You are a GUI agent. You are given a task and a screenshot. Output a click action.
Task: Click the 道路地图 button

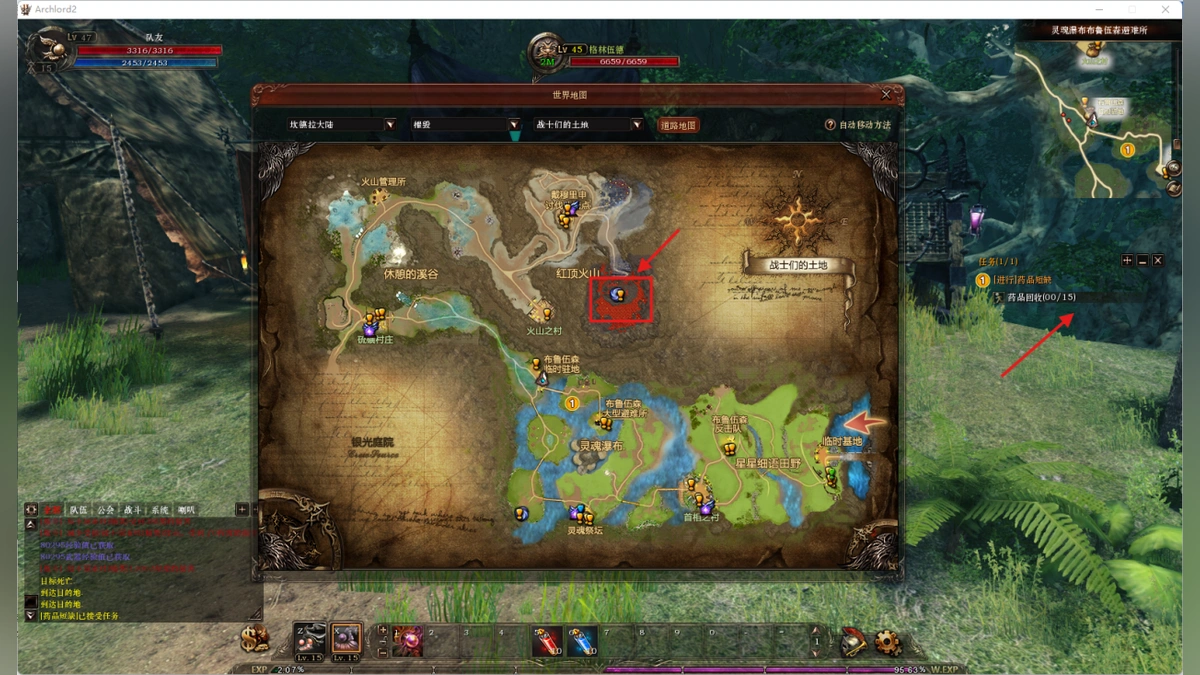(678, 126)
